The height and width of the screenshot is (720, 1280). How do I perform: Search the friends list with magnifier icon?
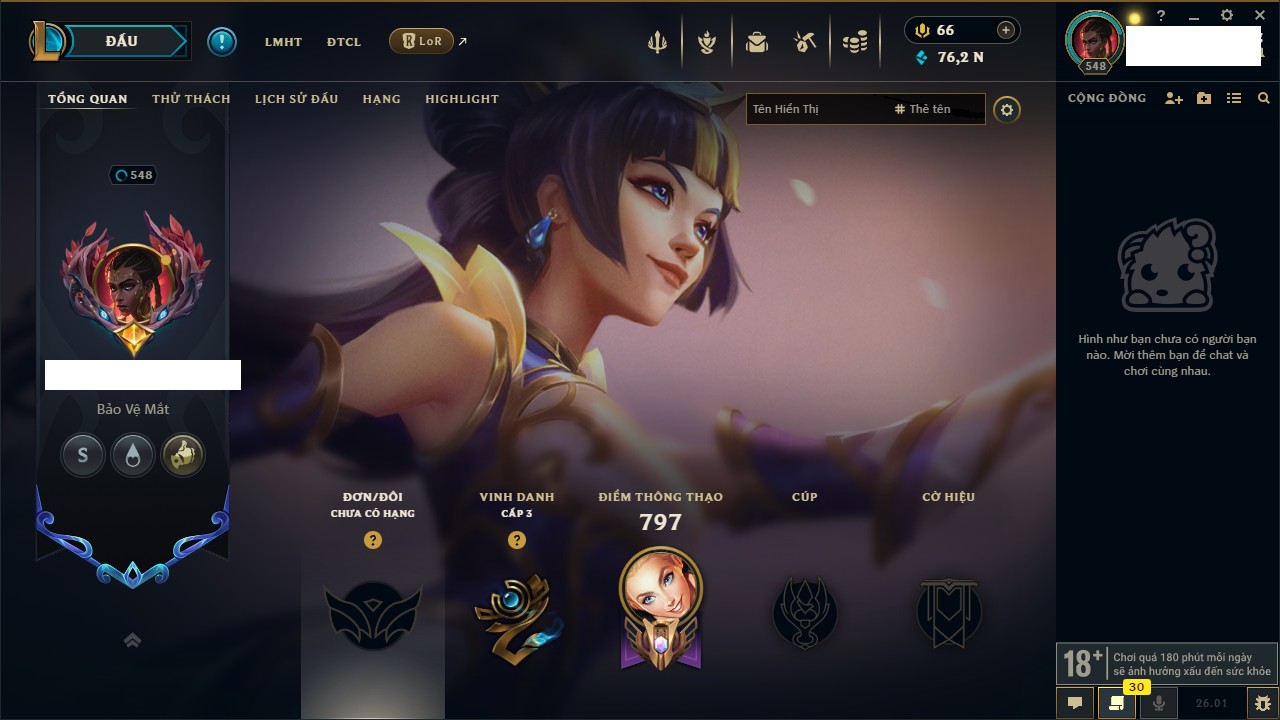tap(1264, 98)
